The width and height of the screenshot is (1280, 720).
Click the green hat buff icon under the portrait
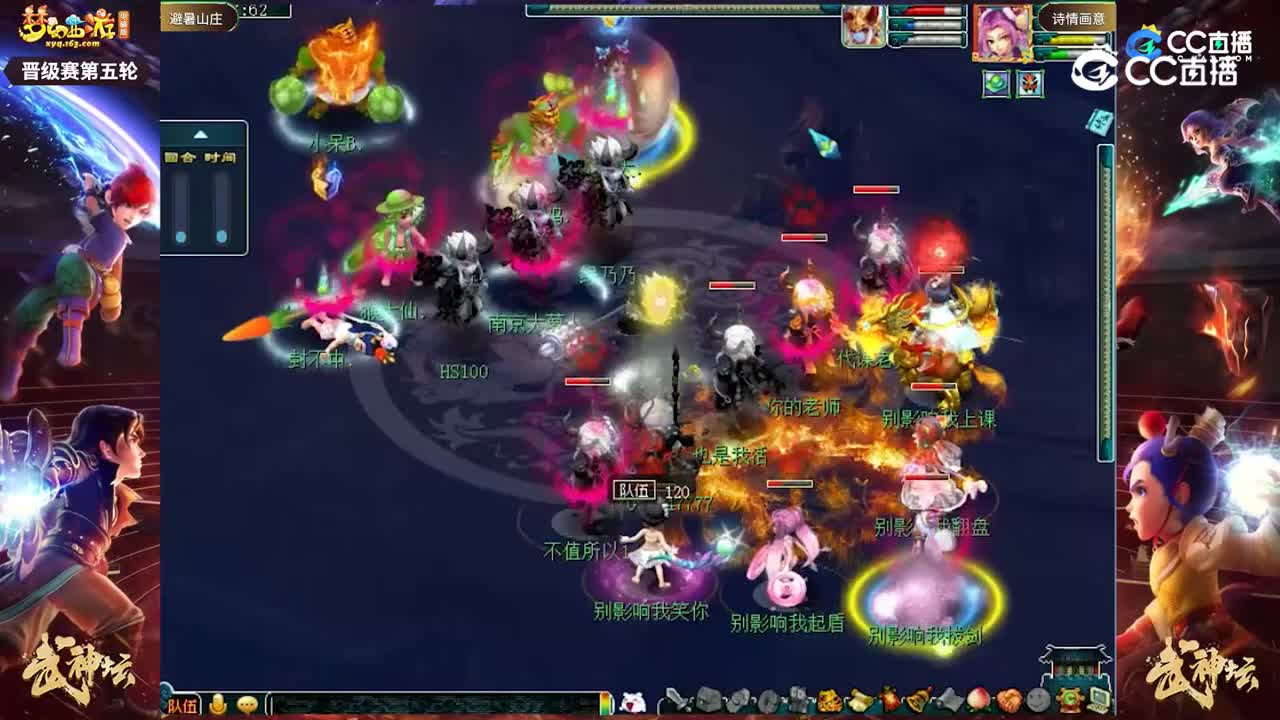[996, 82]
